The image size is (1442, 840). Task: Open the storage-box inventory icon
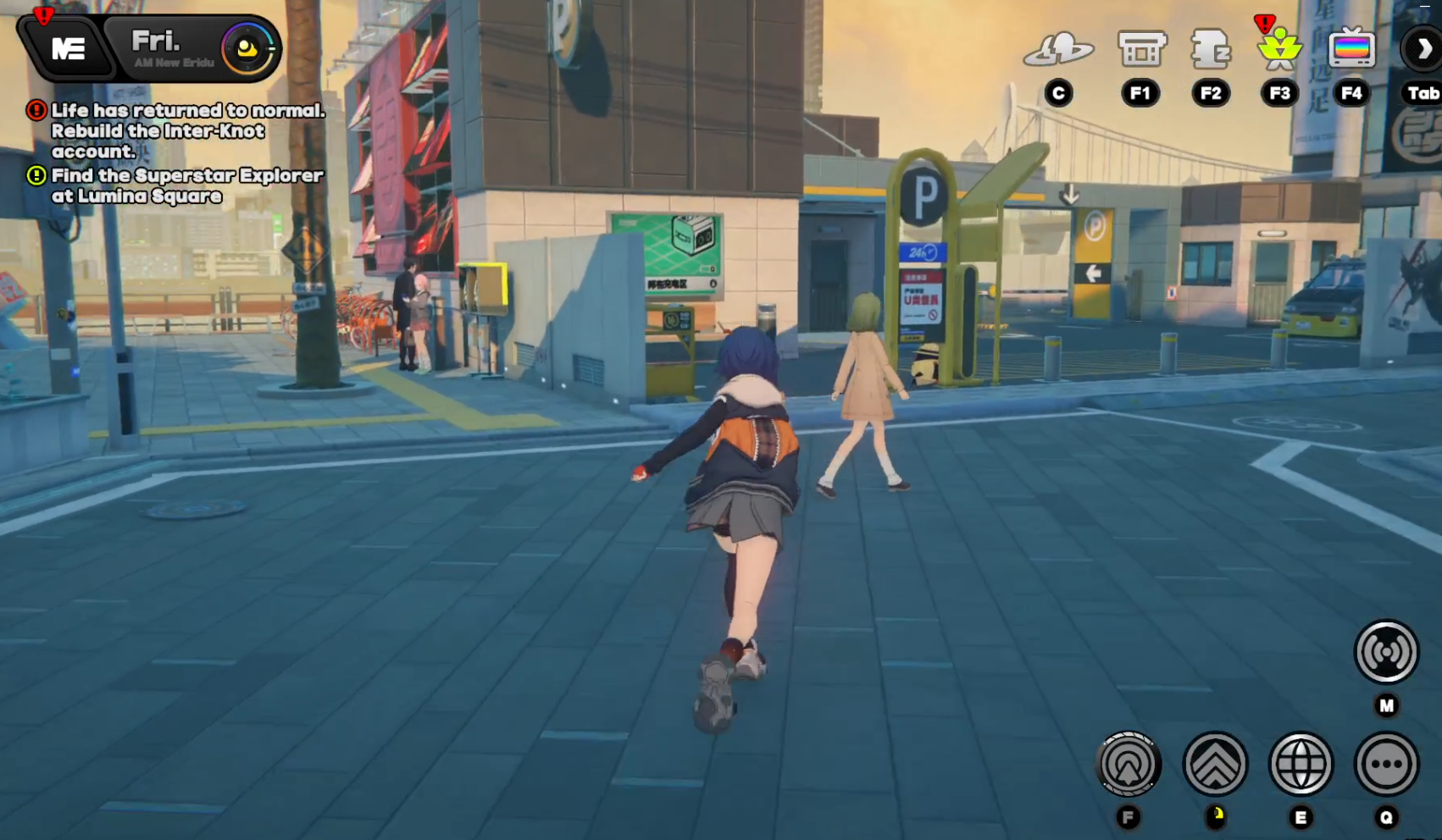pyautogui.click(x=1141, y=49)
